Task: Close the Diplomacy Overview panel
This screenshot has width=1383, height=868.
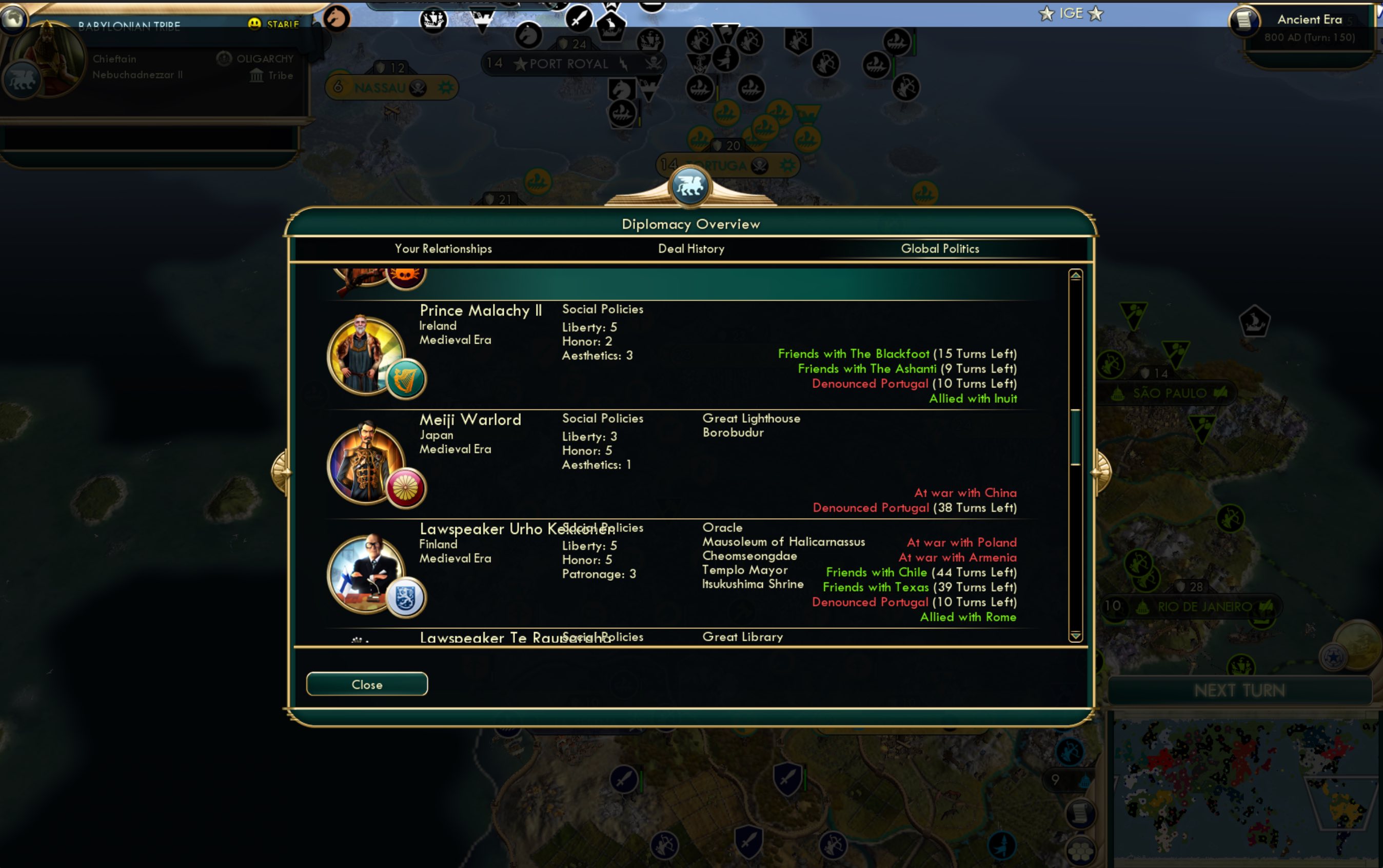Action: (x=366, y=684)
